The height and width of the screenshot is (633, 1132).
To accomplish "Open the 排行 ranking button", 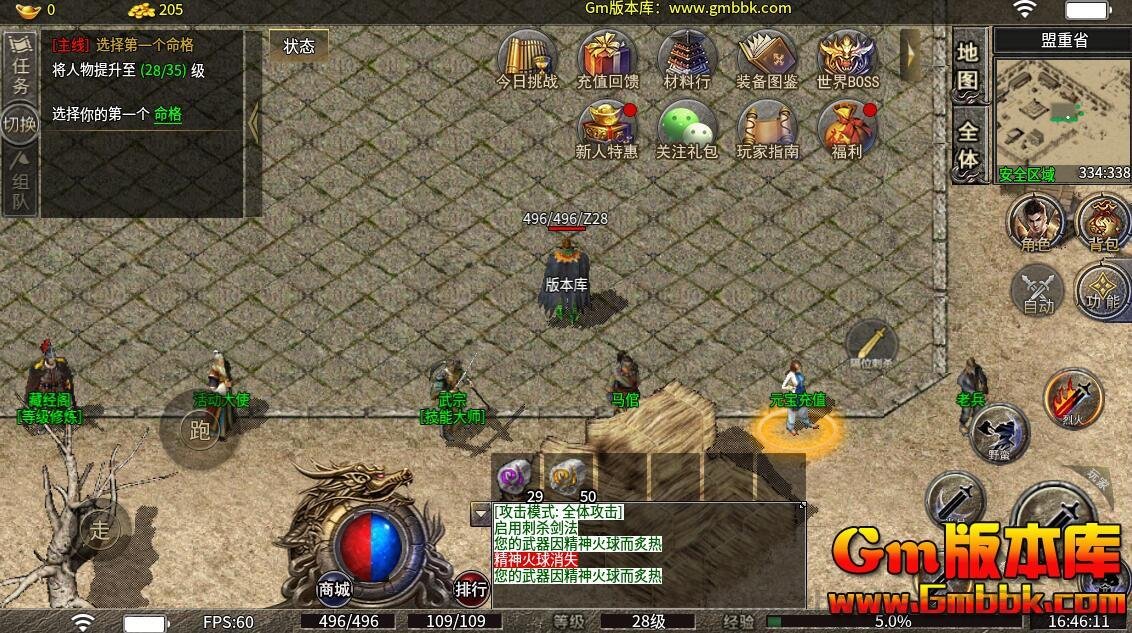I will coord(472,589).
